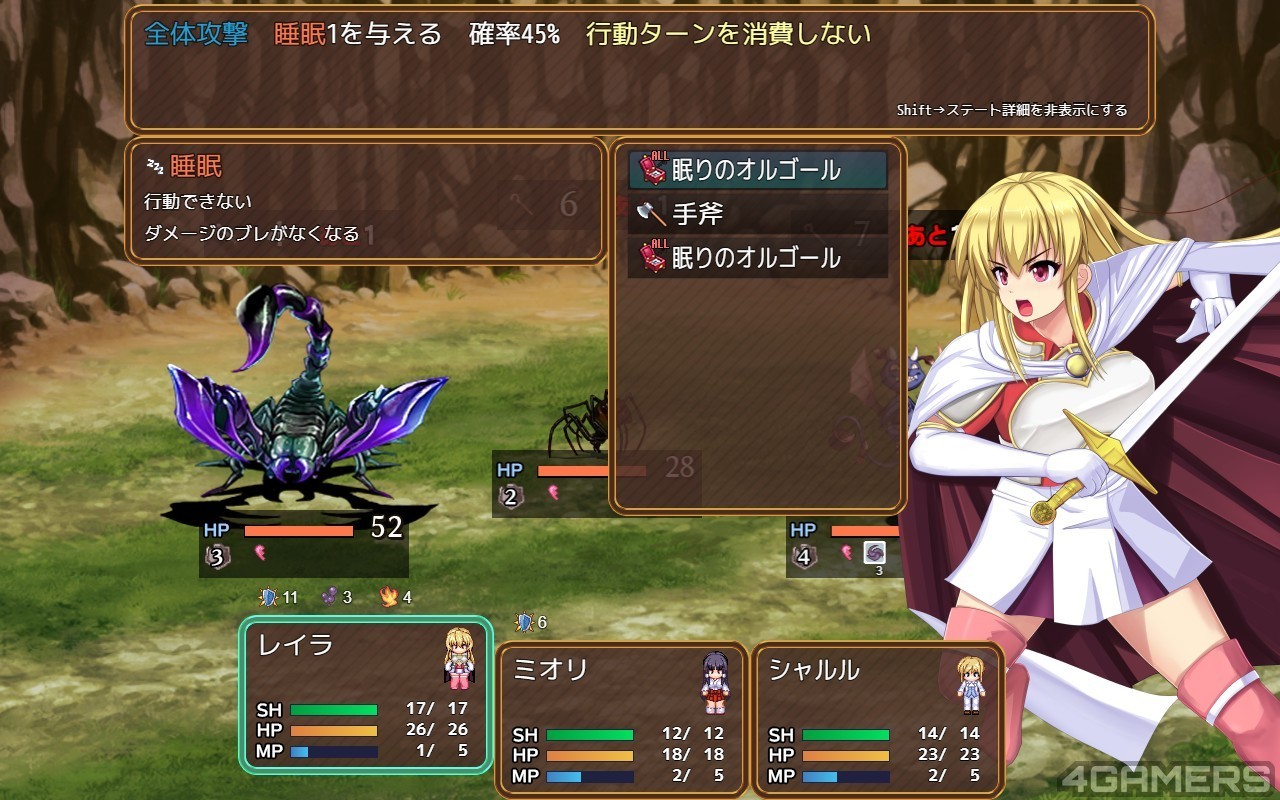Select the highlighted 眠りのオルゴール item
The width and height of the screenshot is (1280, 800).
[x=757, y=170]
